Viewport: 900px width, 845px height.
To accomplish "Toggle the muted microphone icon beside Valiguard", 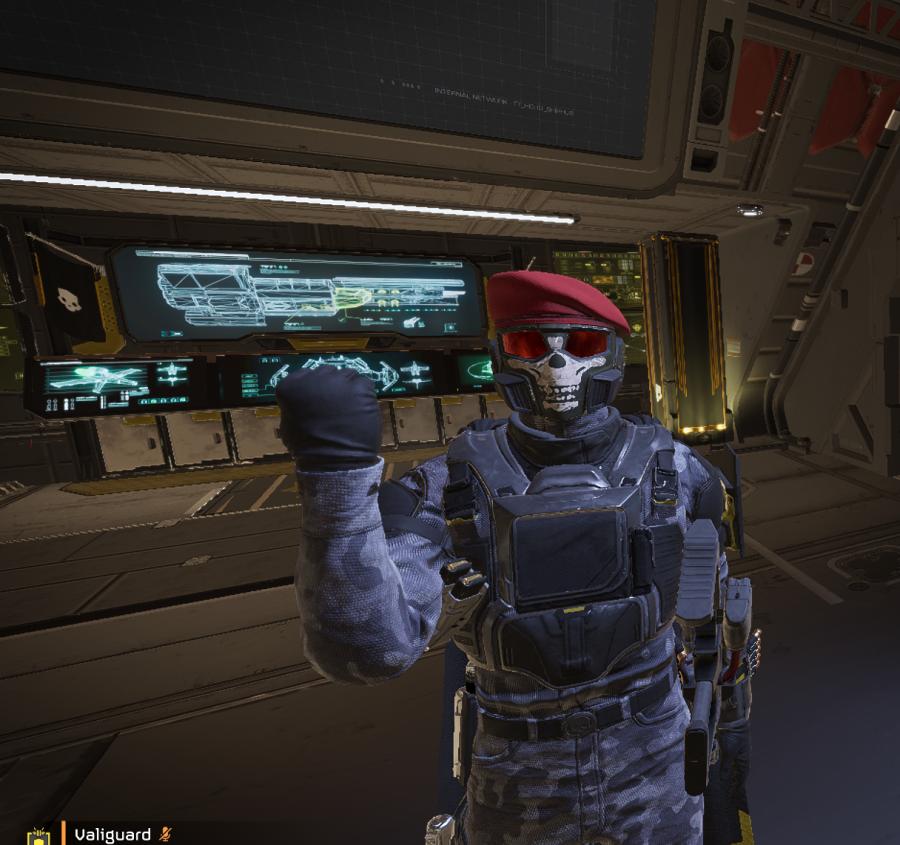I will coord(166,834).
